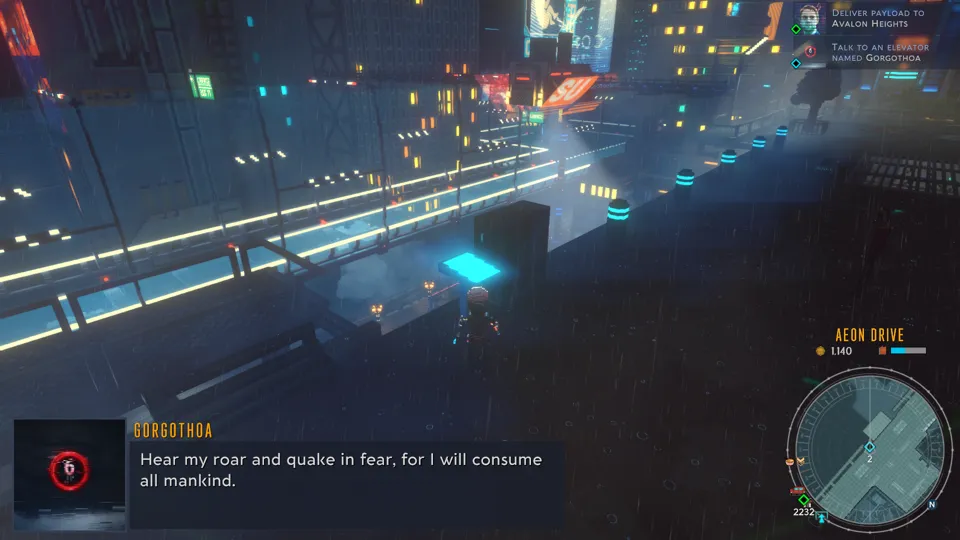Select the Deliver payload to Avalon Heights objective
This screenshot has height=540, width=960.
(877, 18)
